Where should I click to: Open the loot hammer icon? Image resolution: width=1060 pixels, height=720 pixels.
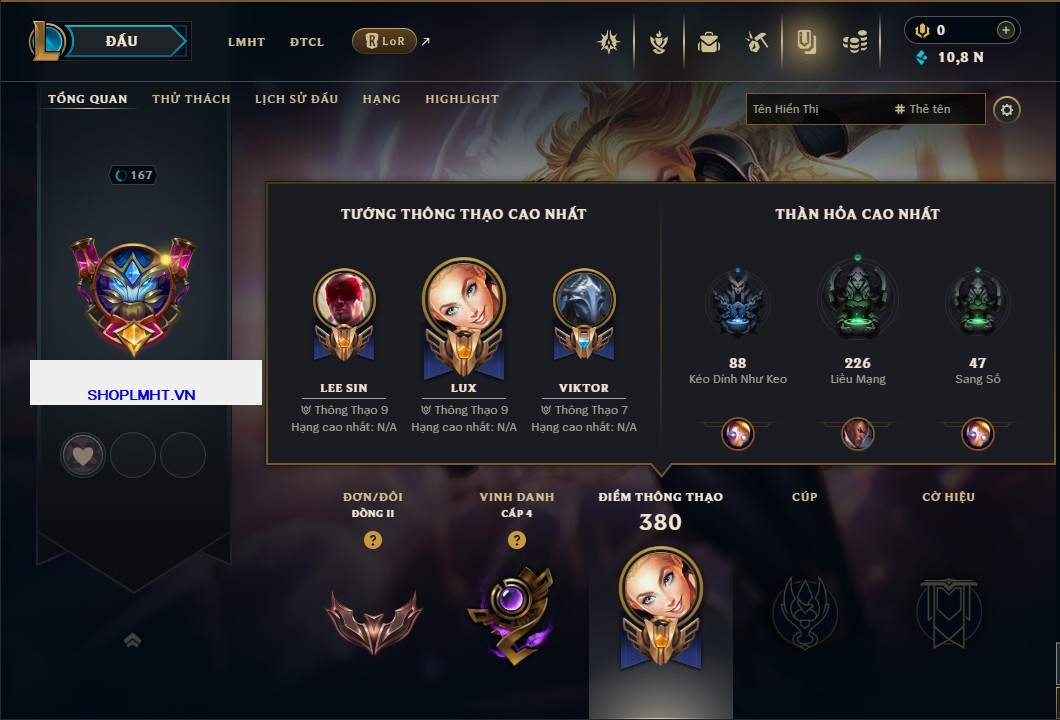click(x=756, y=42)
